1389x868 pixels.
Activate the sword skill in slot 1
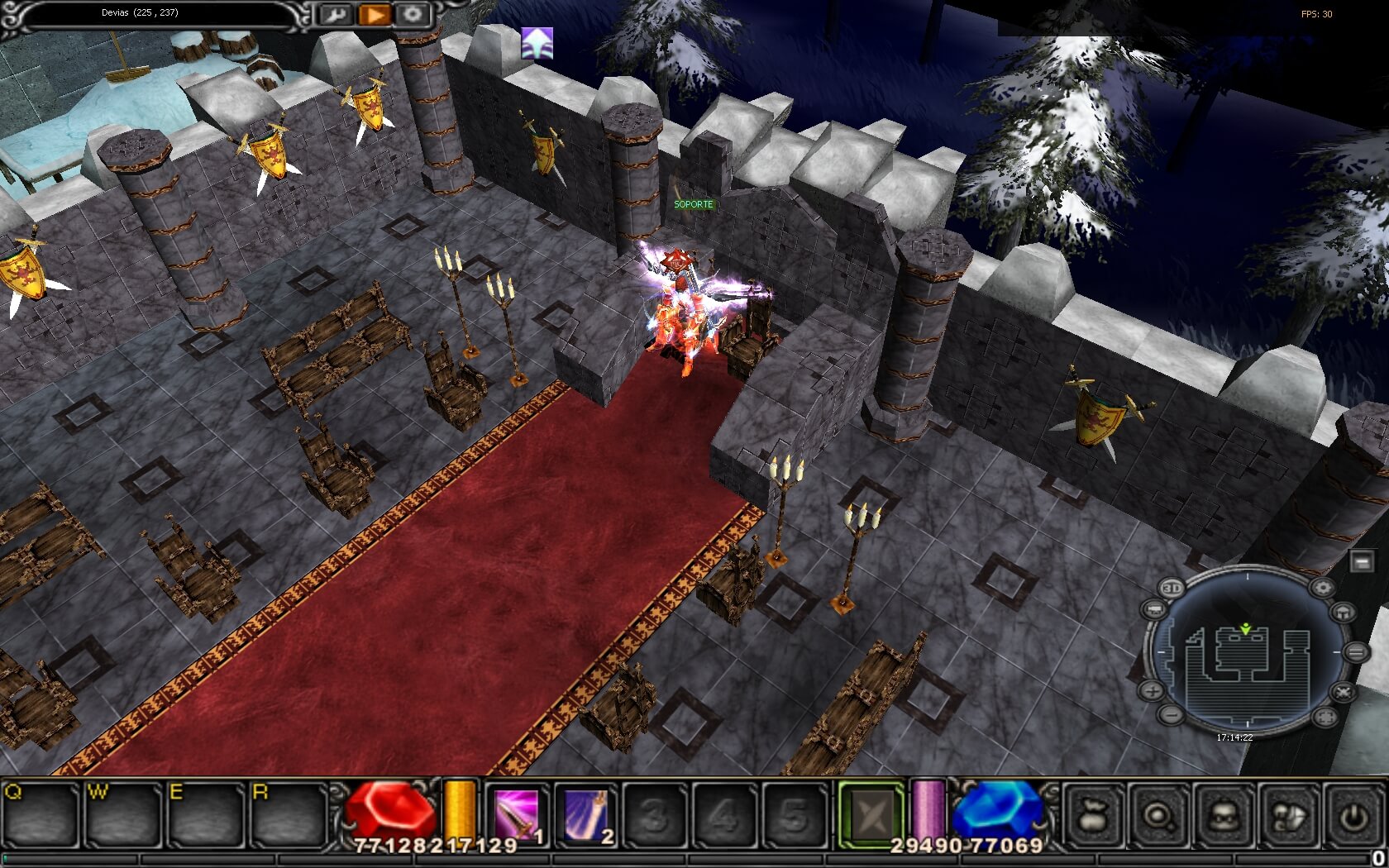[517, 816]
